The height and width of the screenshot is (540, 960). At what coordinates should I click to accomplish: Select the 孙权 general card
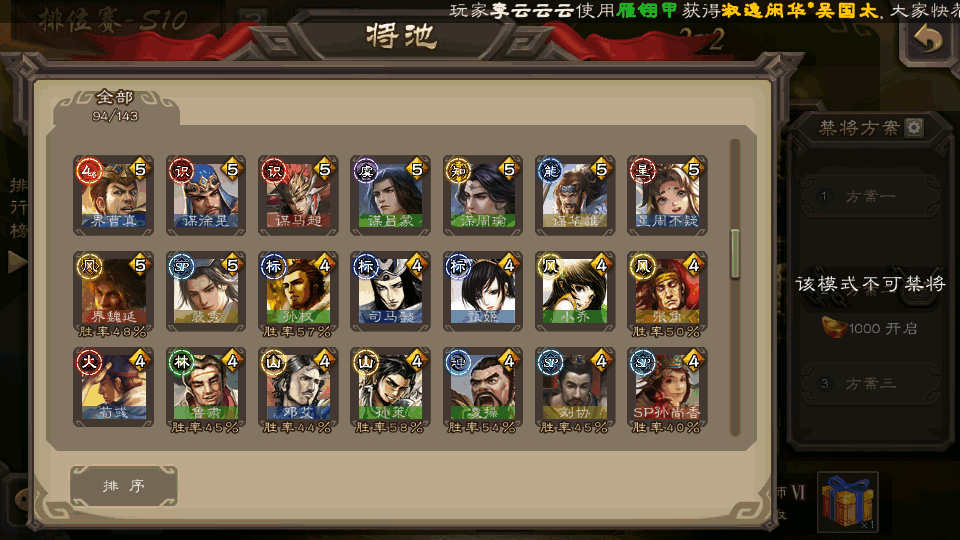coord(298,291)
